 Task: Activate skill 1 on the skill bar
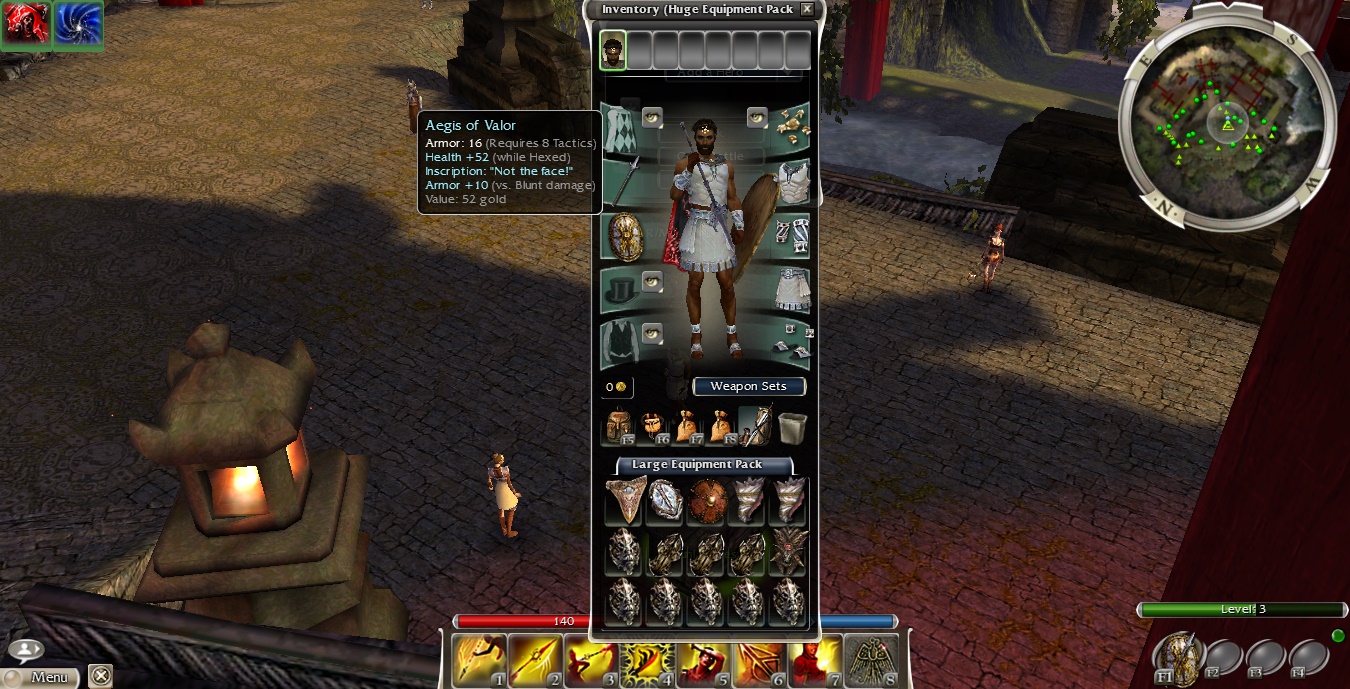click(x=477, y=660)
